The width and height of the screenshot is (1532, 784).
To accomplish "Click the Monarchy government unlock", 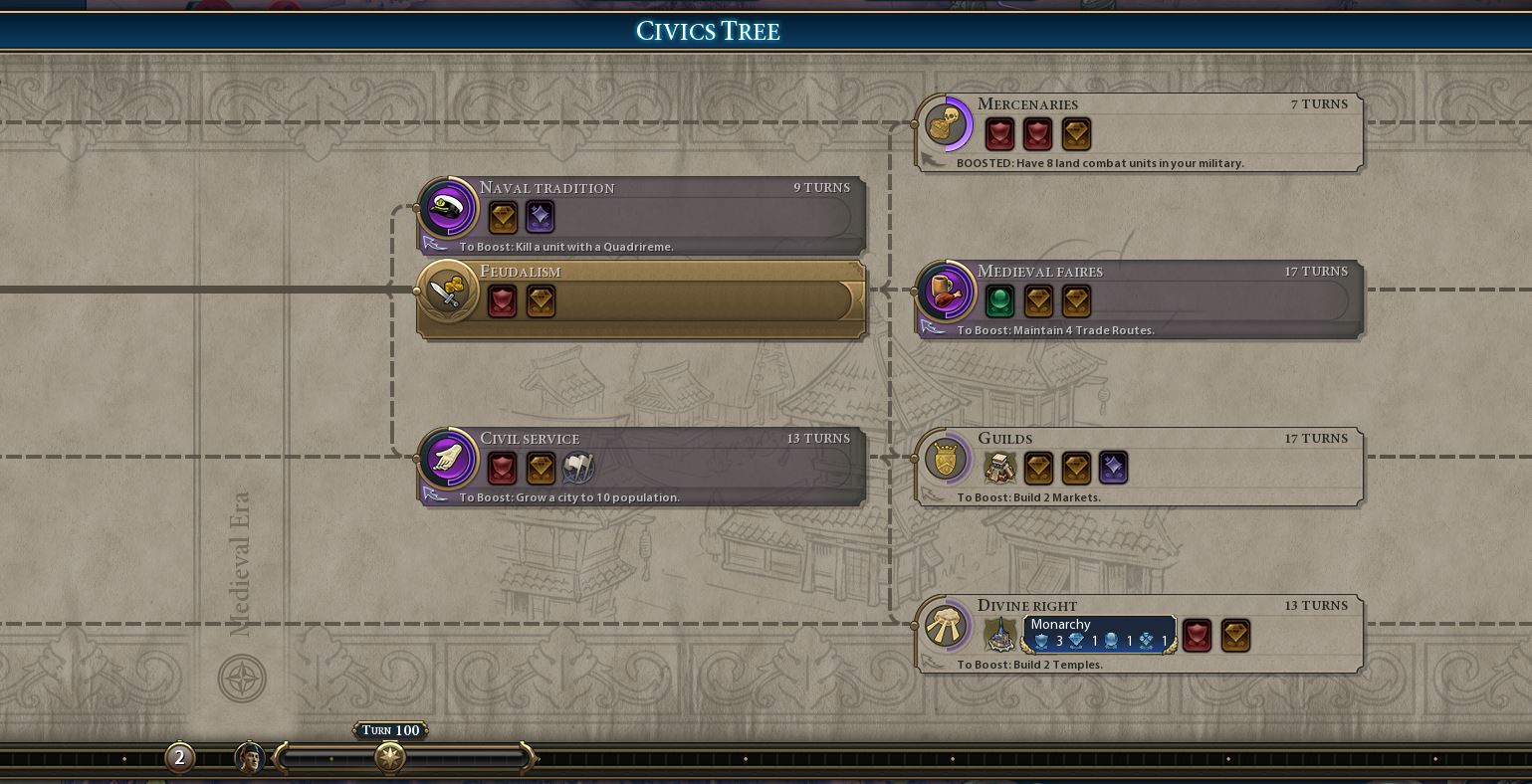I will [1099, 634].
